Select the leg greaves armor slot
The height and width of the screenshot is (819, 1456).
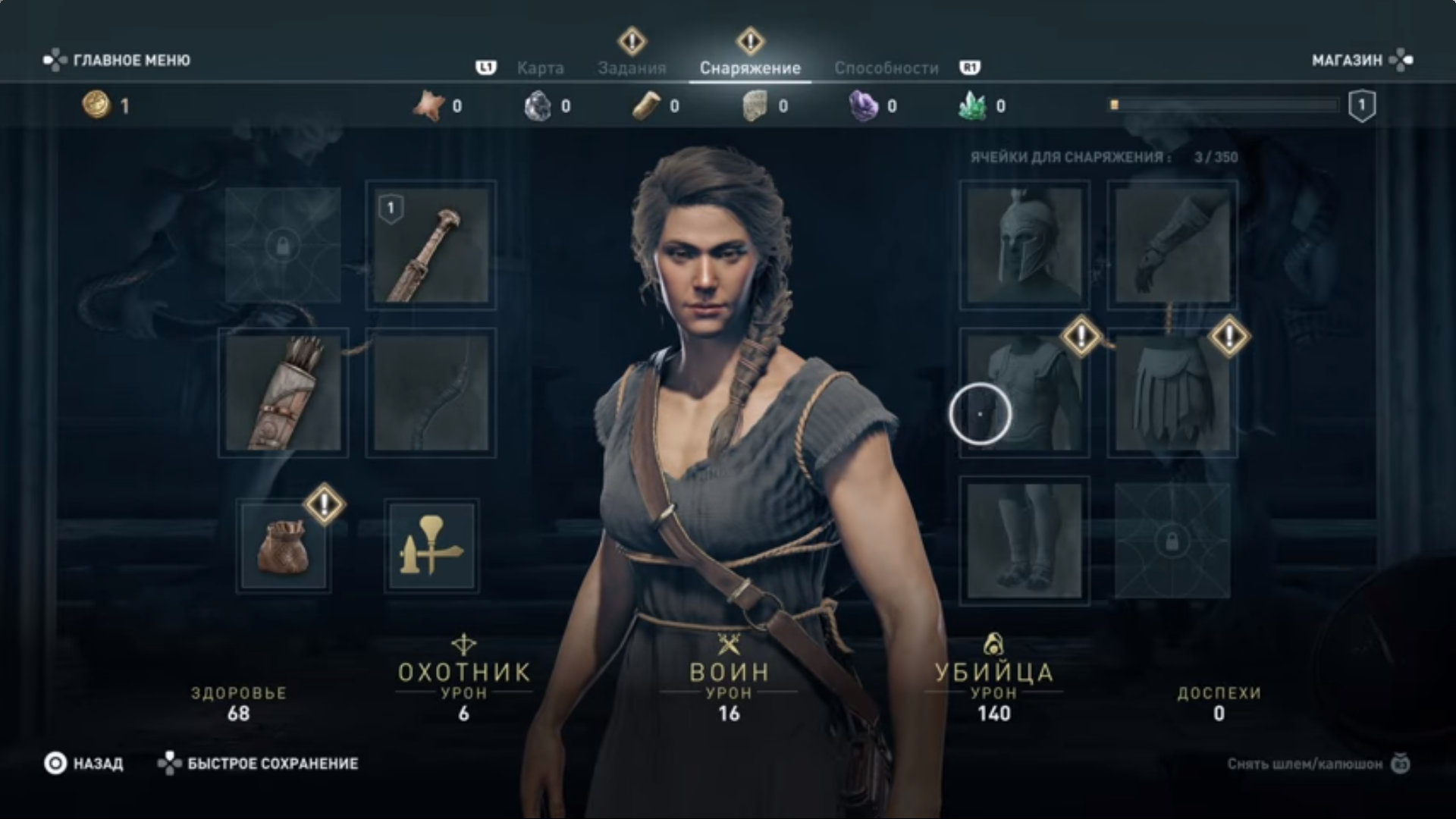[1024, 541]
